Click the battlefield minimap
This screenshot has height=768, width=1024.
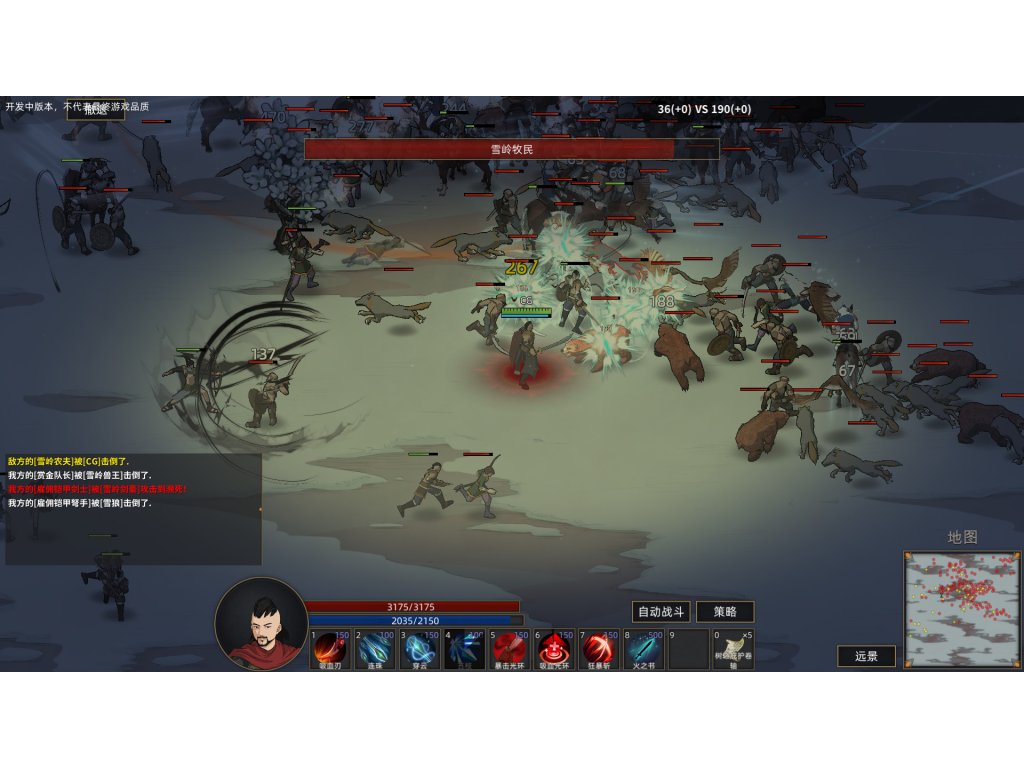click(962, 609)
